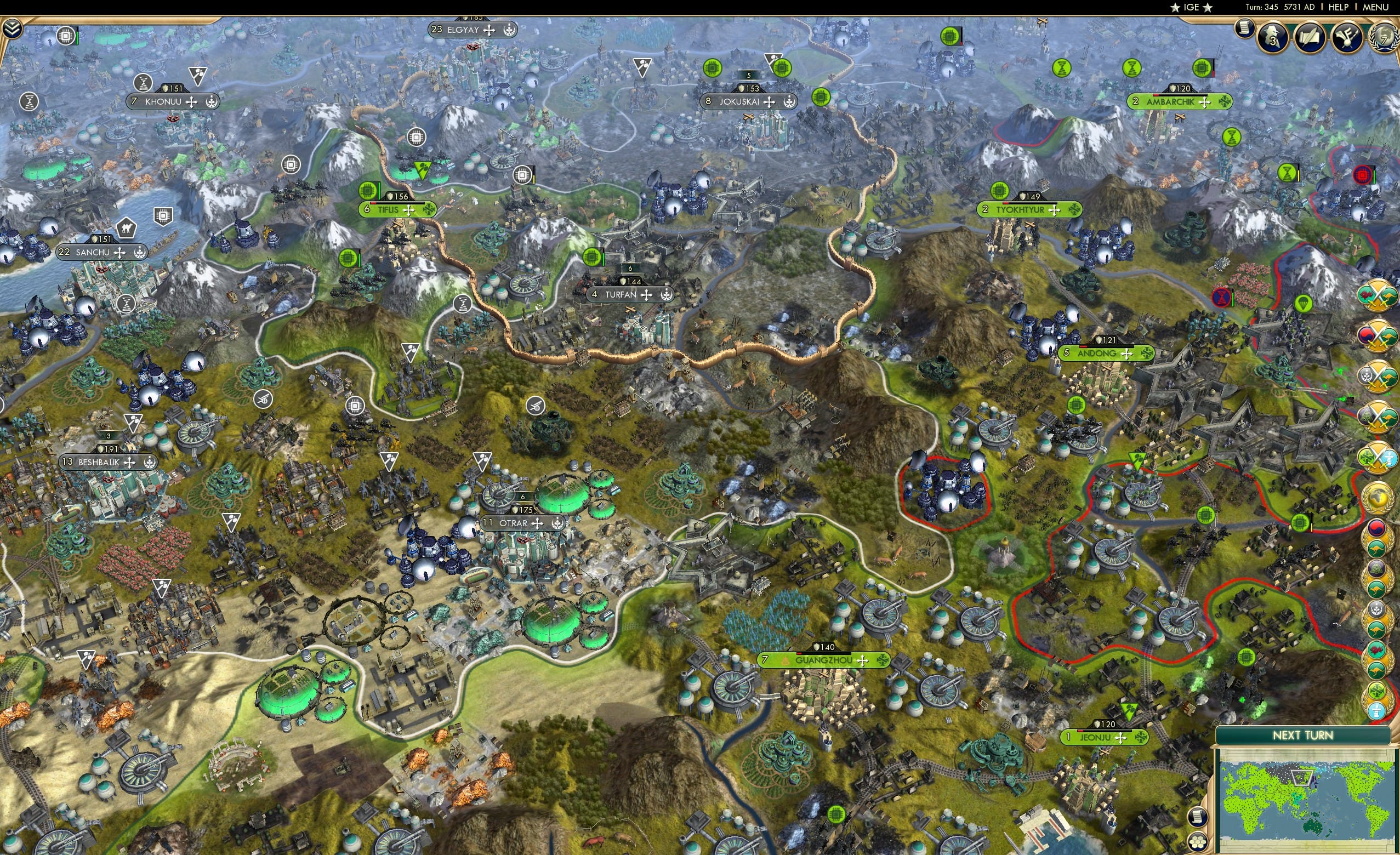Click the camel caravan icon near Sanchu

point(127,229)
